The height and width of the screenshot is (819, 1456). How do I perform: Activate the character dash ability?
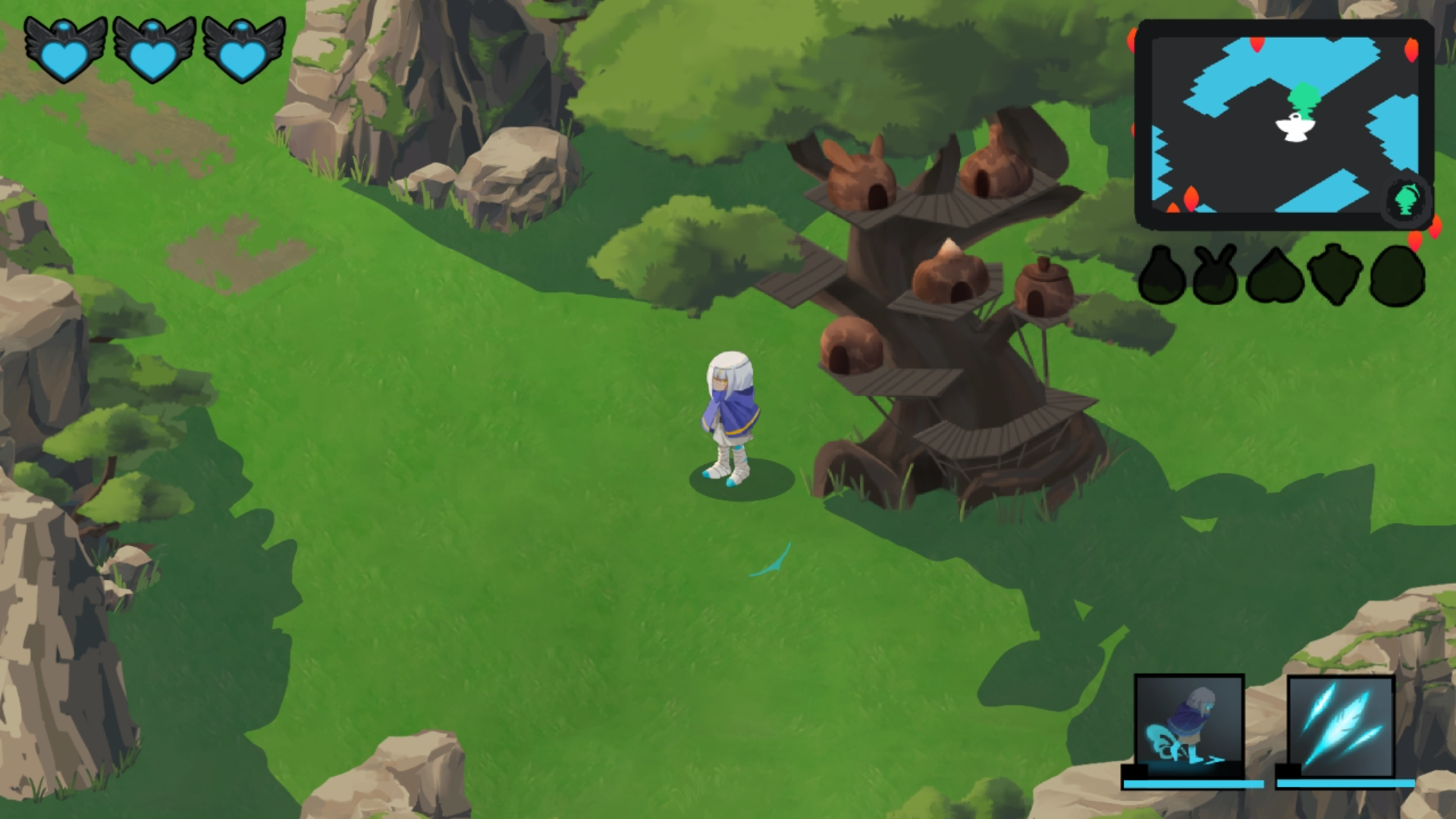tap(1189, 726)
